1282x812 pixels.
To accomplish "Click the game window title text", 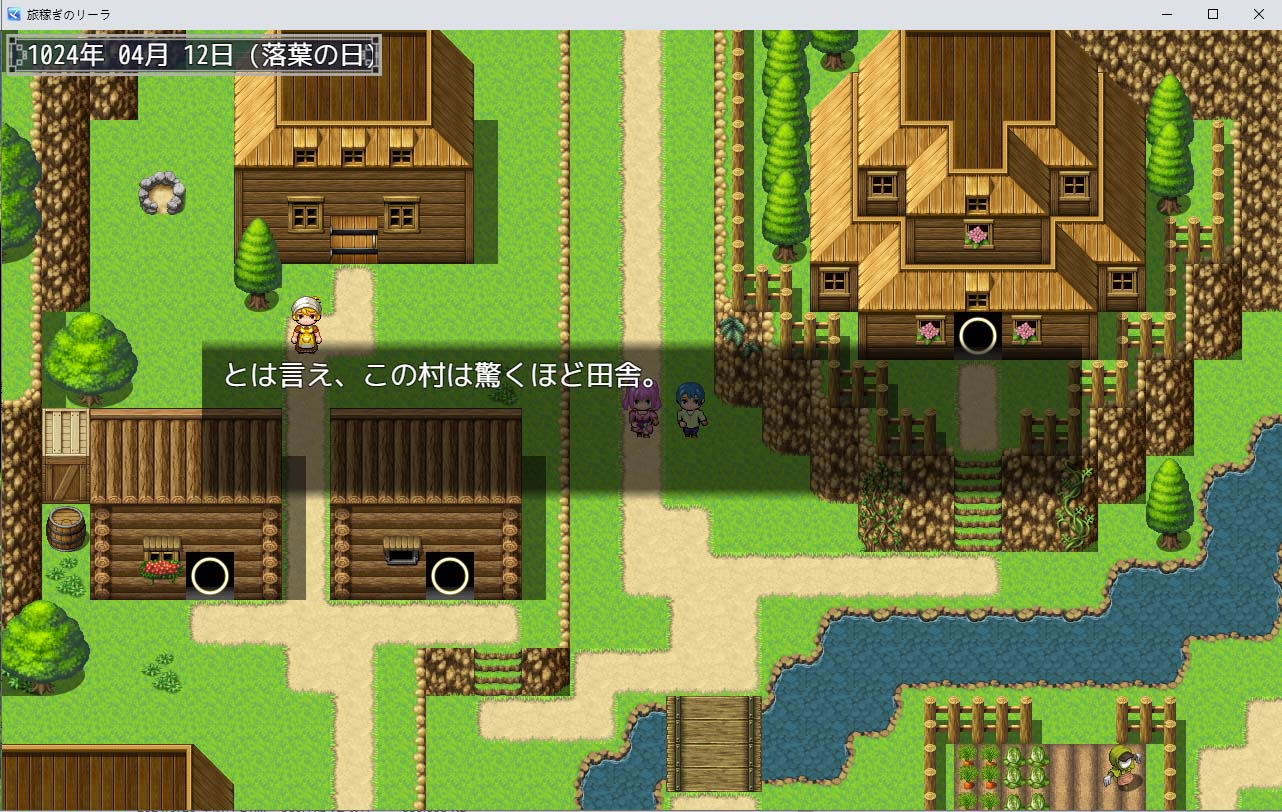I will coord(67,14).
